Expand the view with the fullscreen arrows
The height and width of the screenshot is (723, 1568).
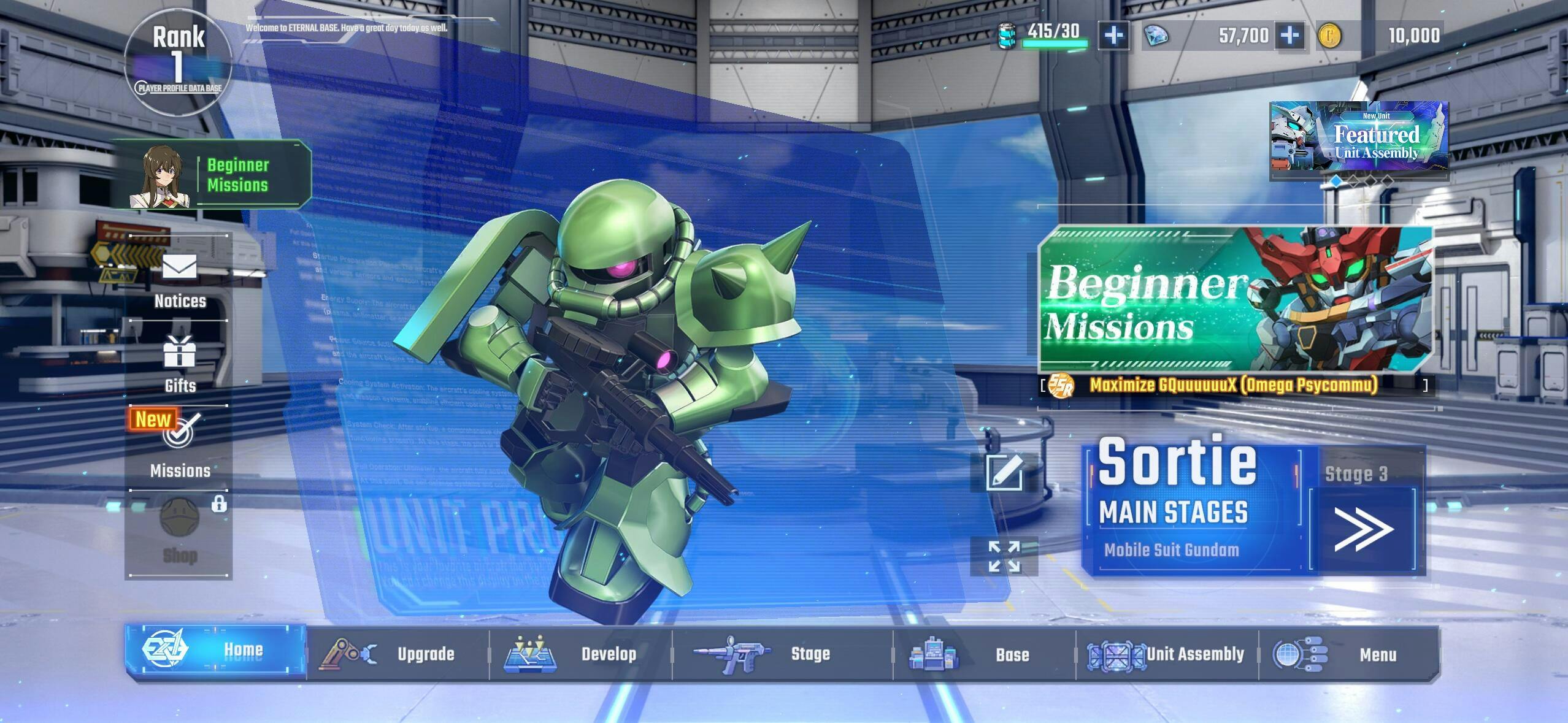coord(1004,556)
